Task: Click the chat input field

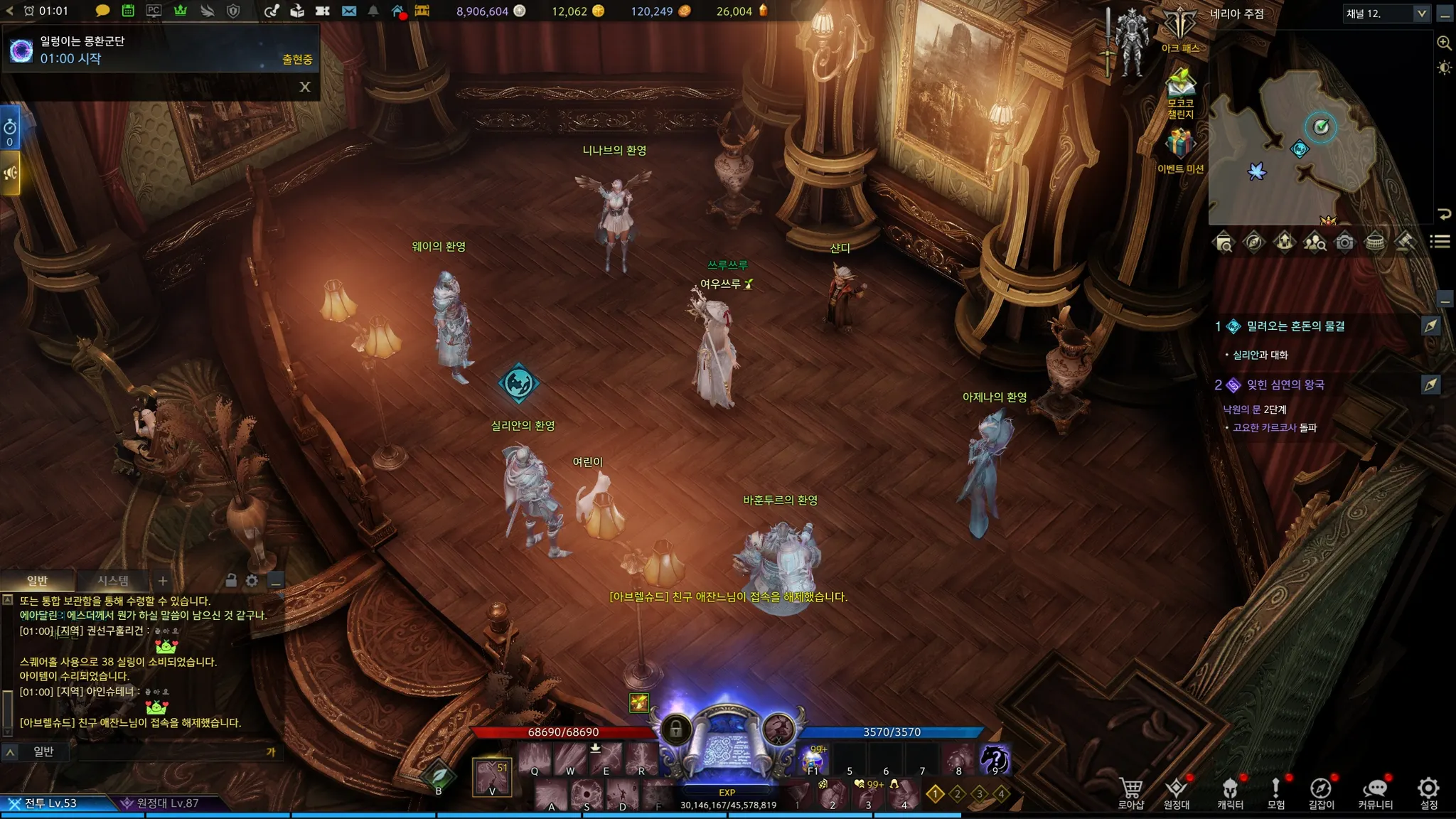Action: point(171,751)
